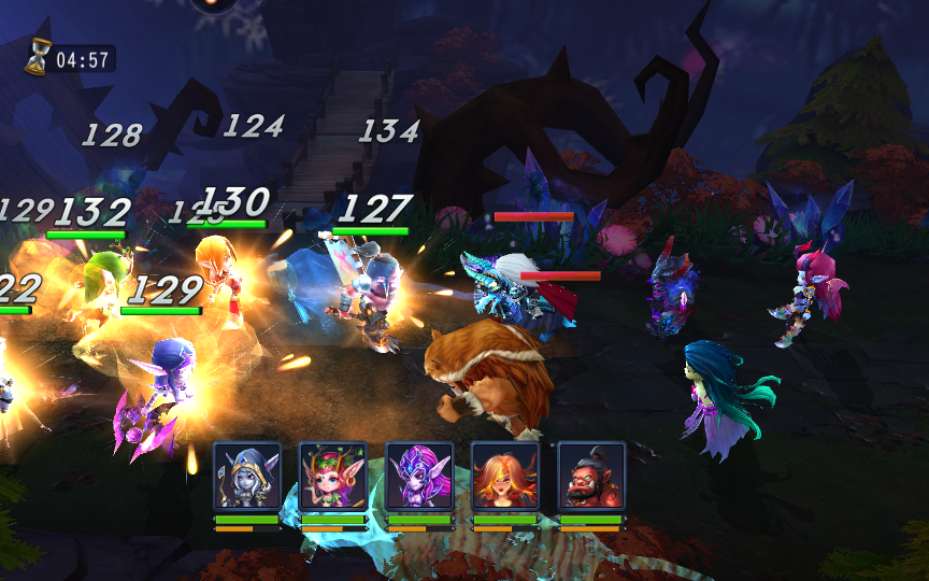Trigger the orange-haired woman hero portrait
The image size is (929, 581).
pyautogui.click(x=505, y=476)
